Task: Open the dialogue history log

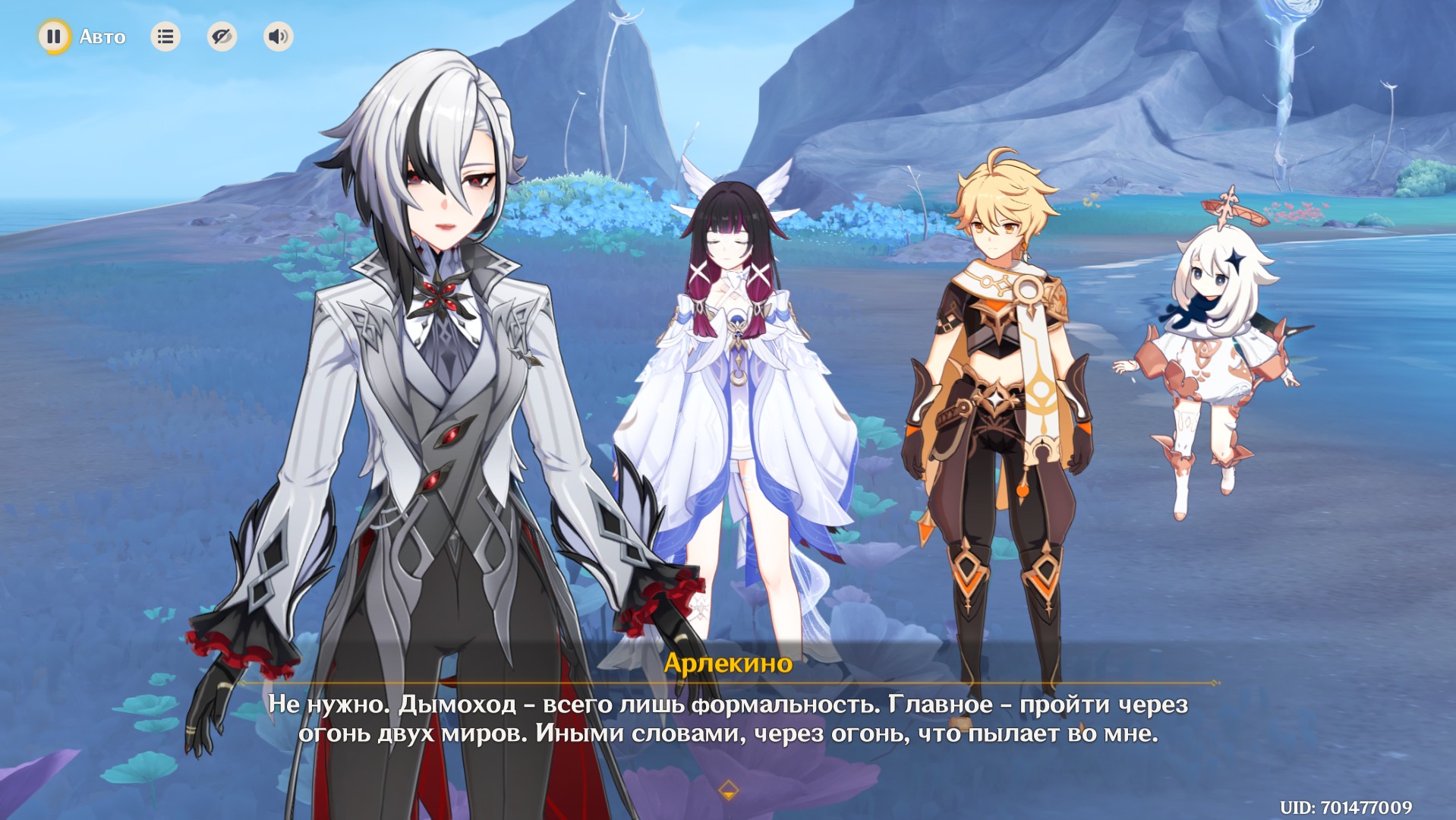Action: pyautogui.click(x=165, y=36)
